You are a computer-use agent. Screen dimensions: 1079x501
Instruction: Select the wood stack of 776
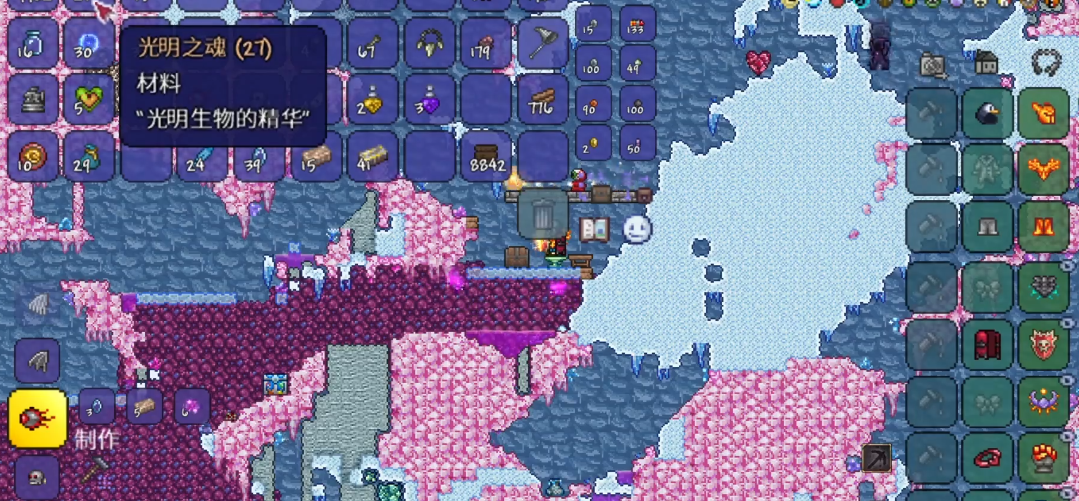543,101
